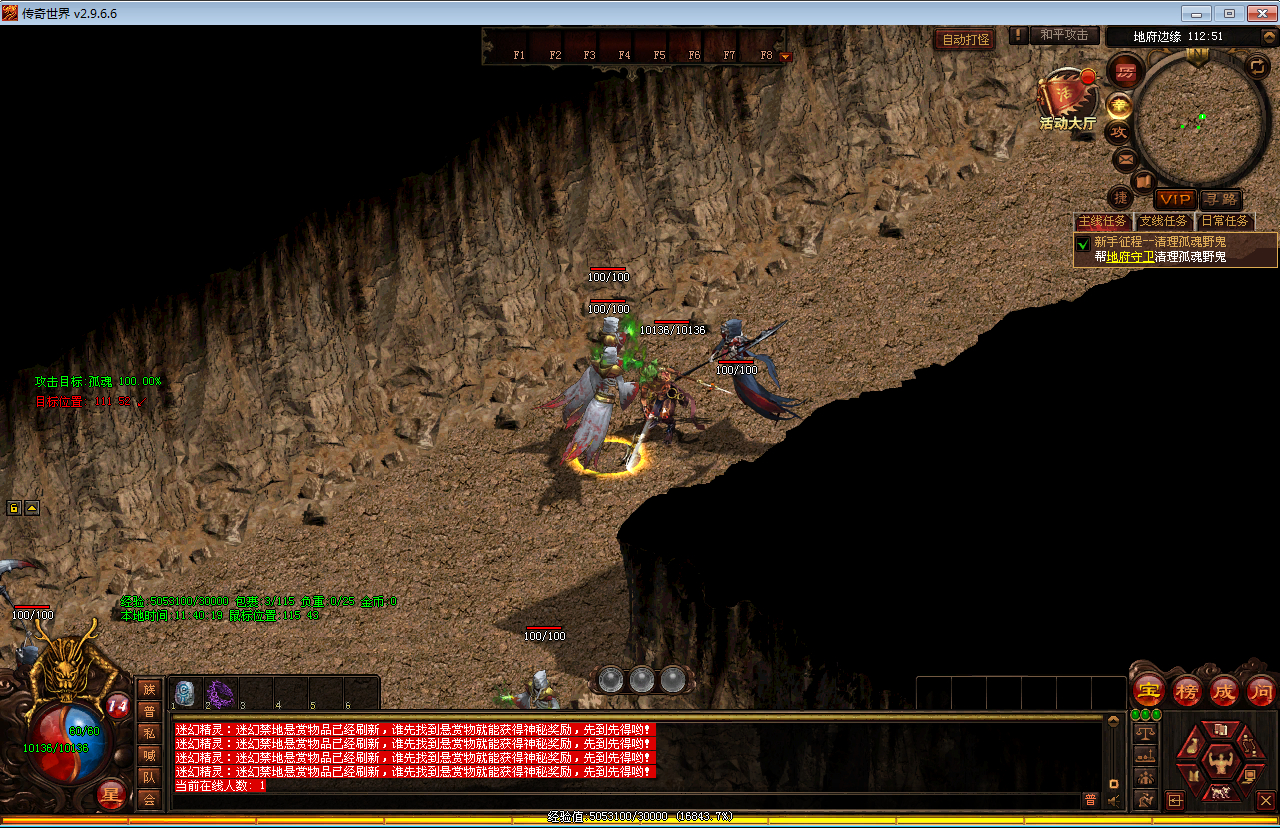Activate the 寻路 pathfinding button
Screen dimensions: 1280x828
tap(1220, 199)
